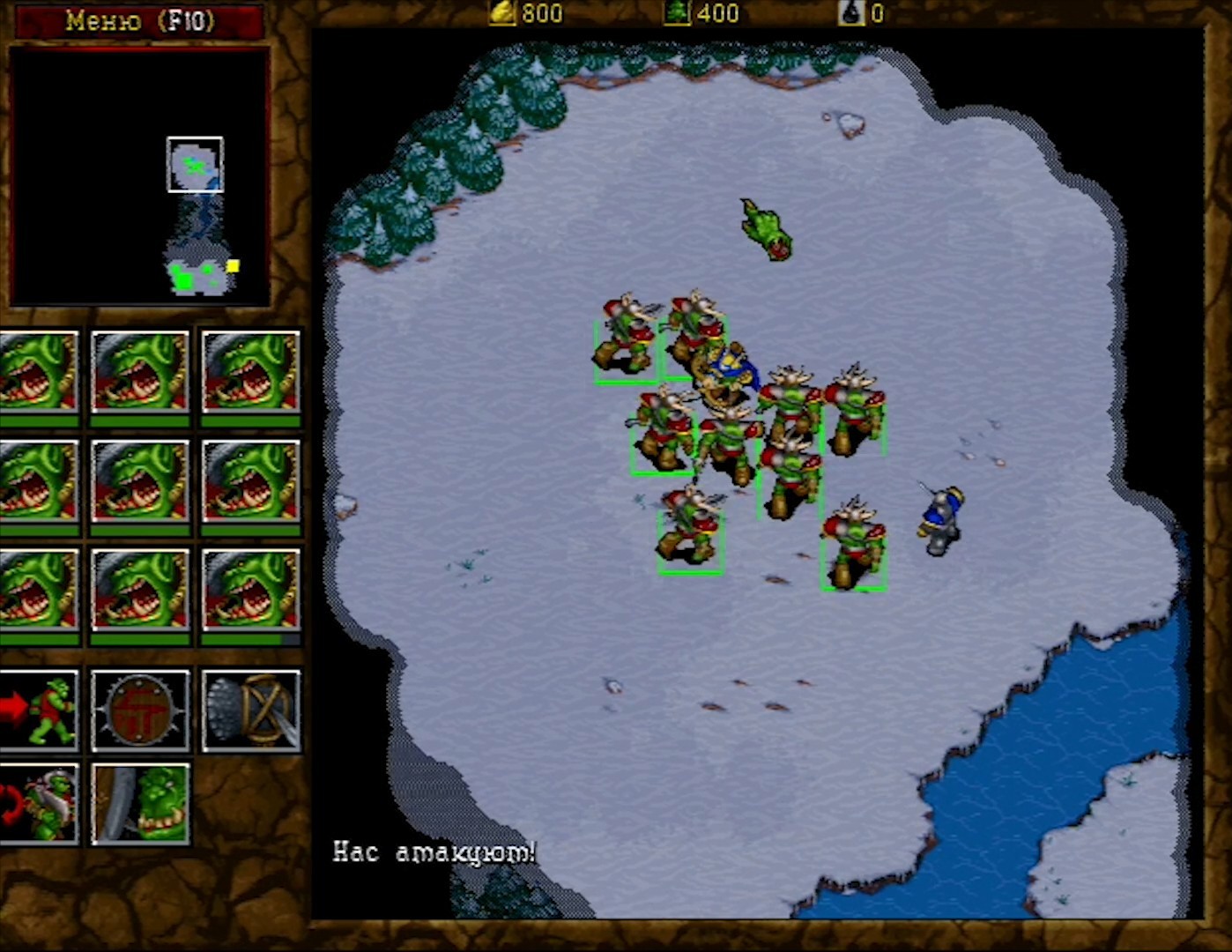Click the minimap in the corner
This screenshot has width=1232, height=952.
pos(139,176)
